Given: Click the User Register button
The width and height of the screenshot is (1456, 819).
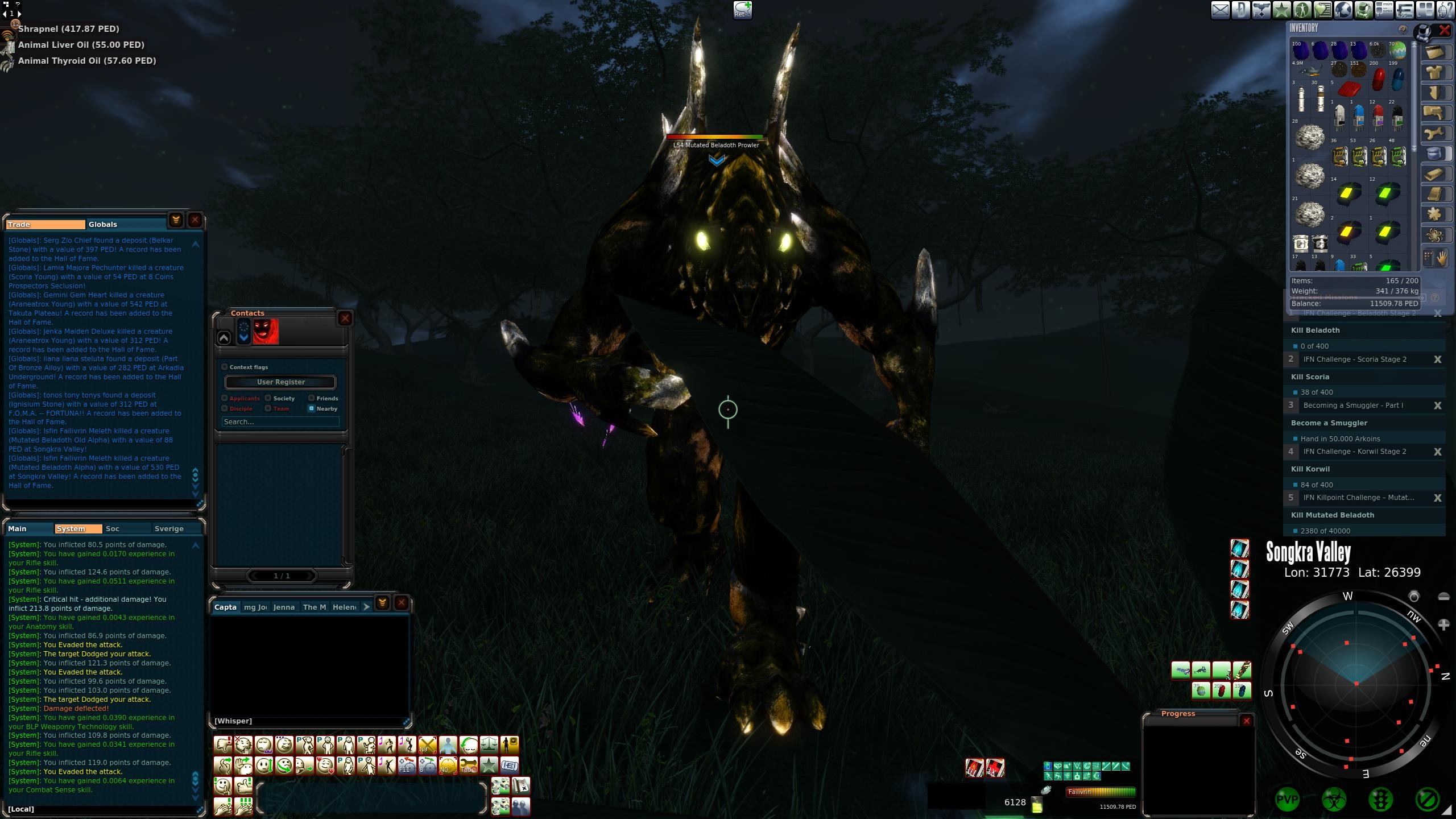Looking at the screenshot, I should click(x=280, y=382).
